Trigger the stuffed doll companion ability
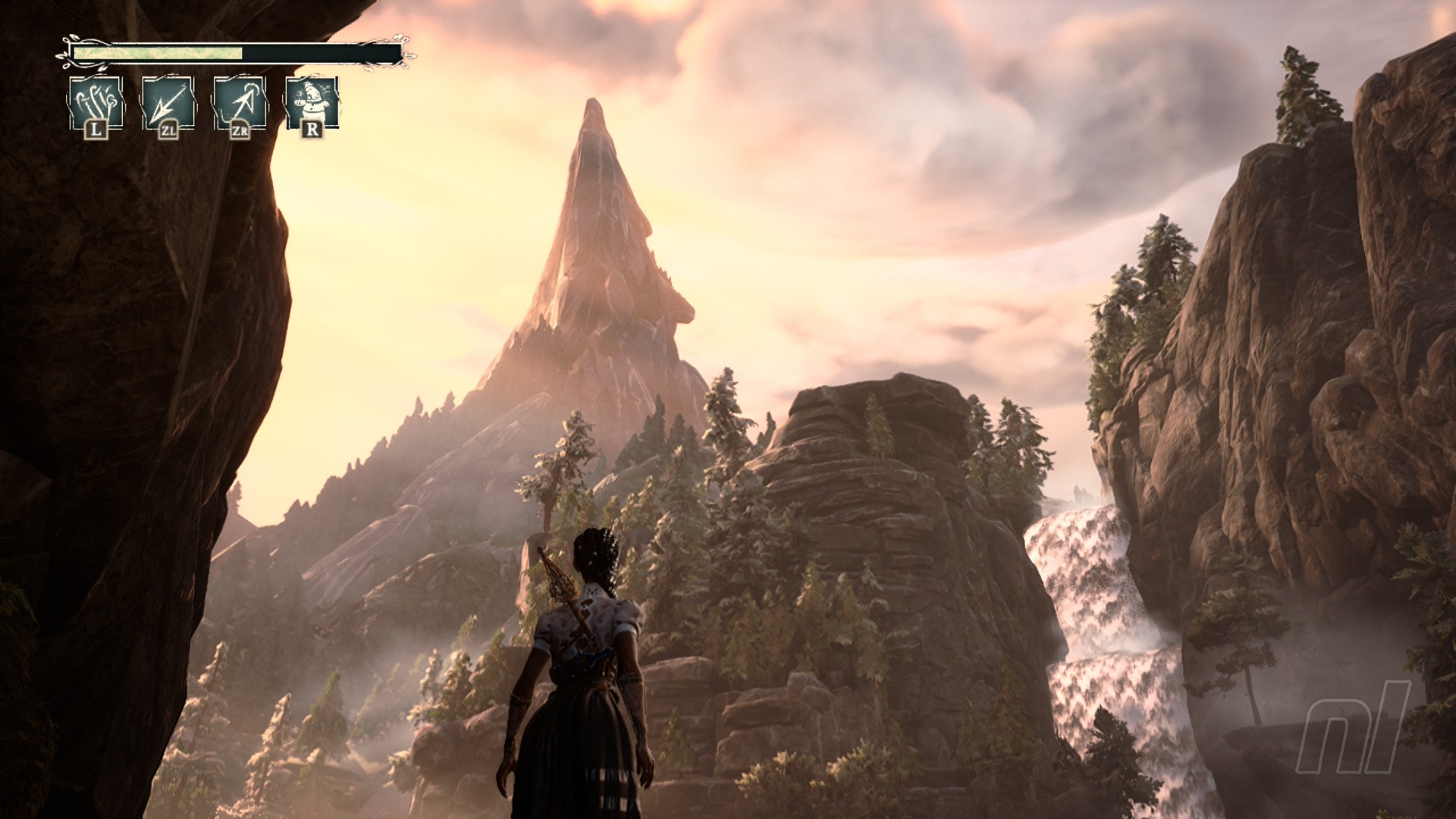 312,104
